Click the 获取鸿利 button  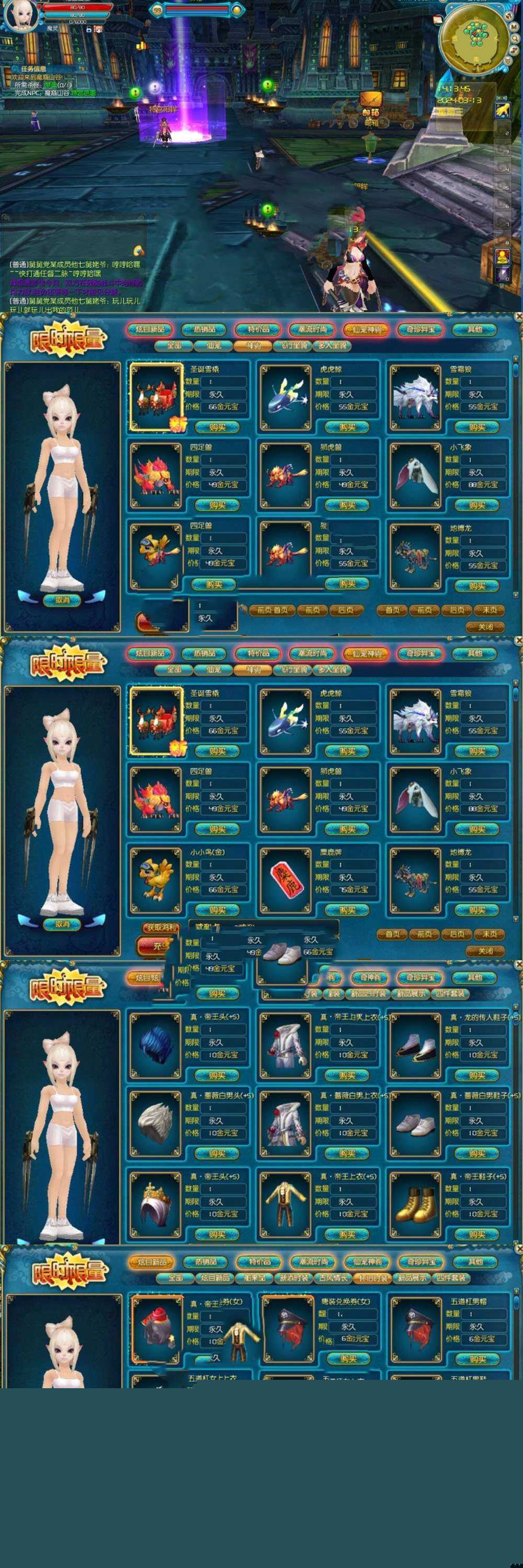(x=161, y=928)
